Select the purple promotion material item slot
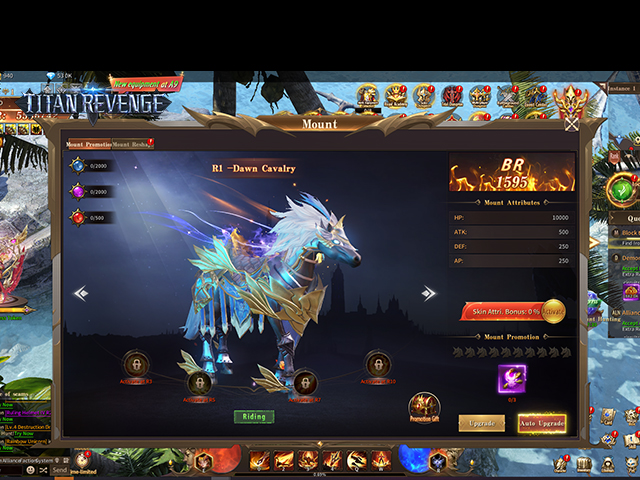640x480 pixels. coord(512,378)
